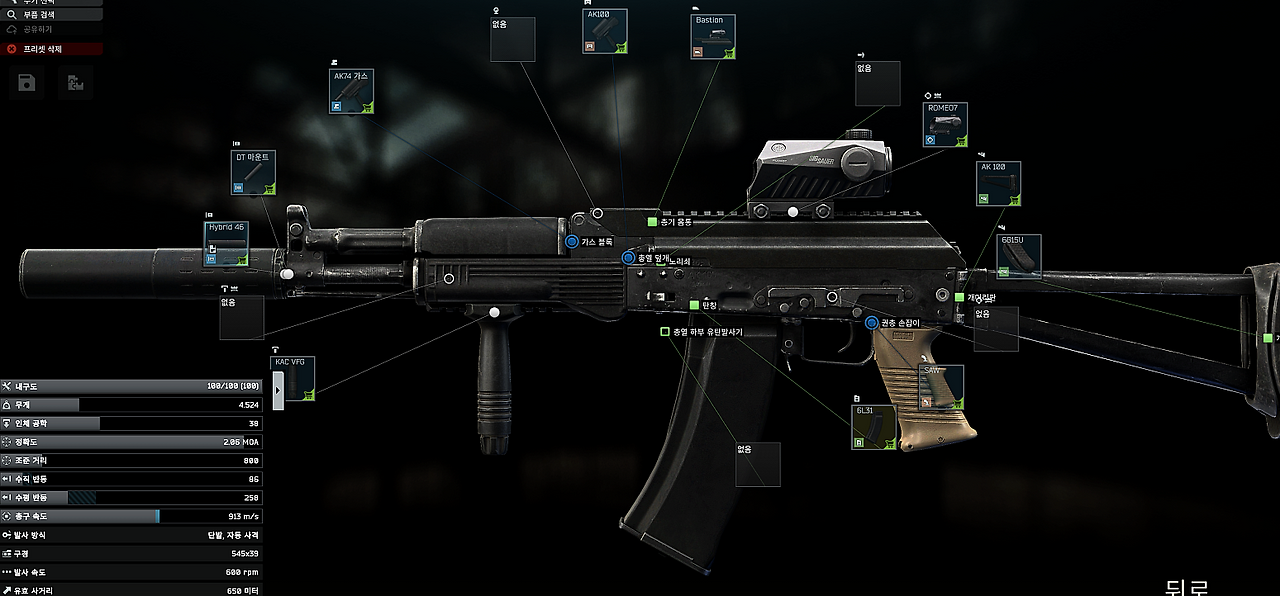Open the 부품 검색 parts search
Screen dimensions: 1280x596
50,15
